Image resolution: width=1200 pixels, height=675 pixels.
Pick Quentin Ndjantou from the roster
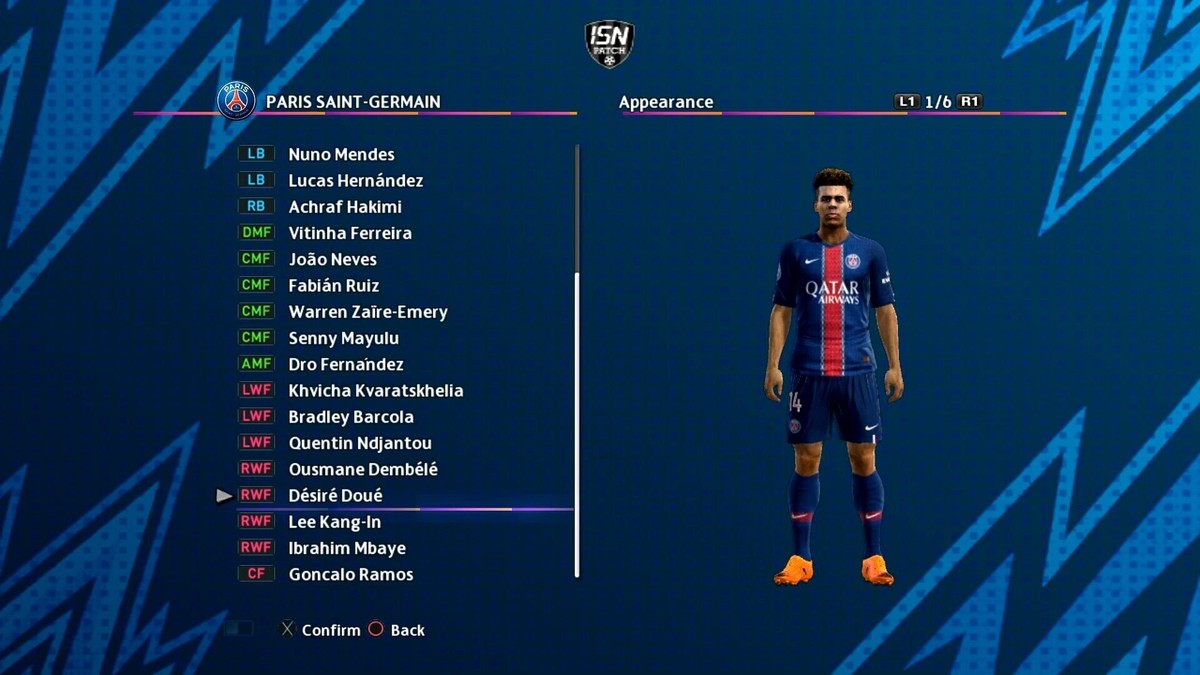pyautogui.click(x=360, y=443)
